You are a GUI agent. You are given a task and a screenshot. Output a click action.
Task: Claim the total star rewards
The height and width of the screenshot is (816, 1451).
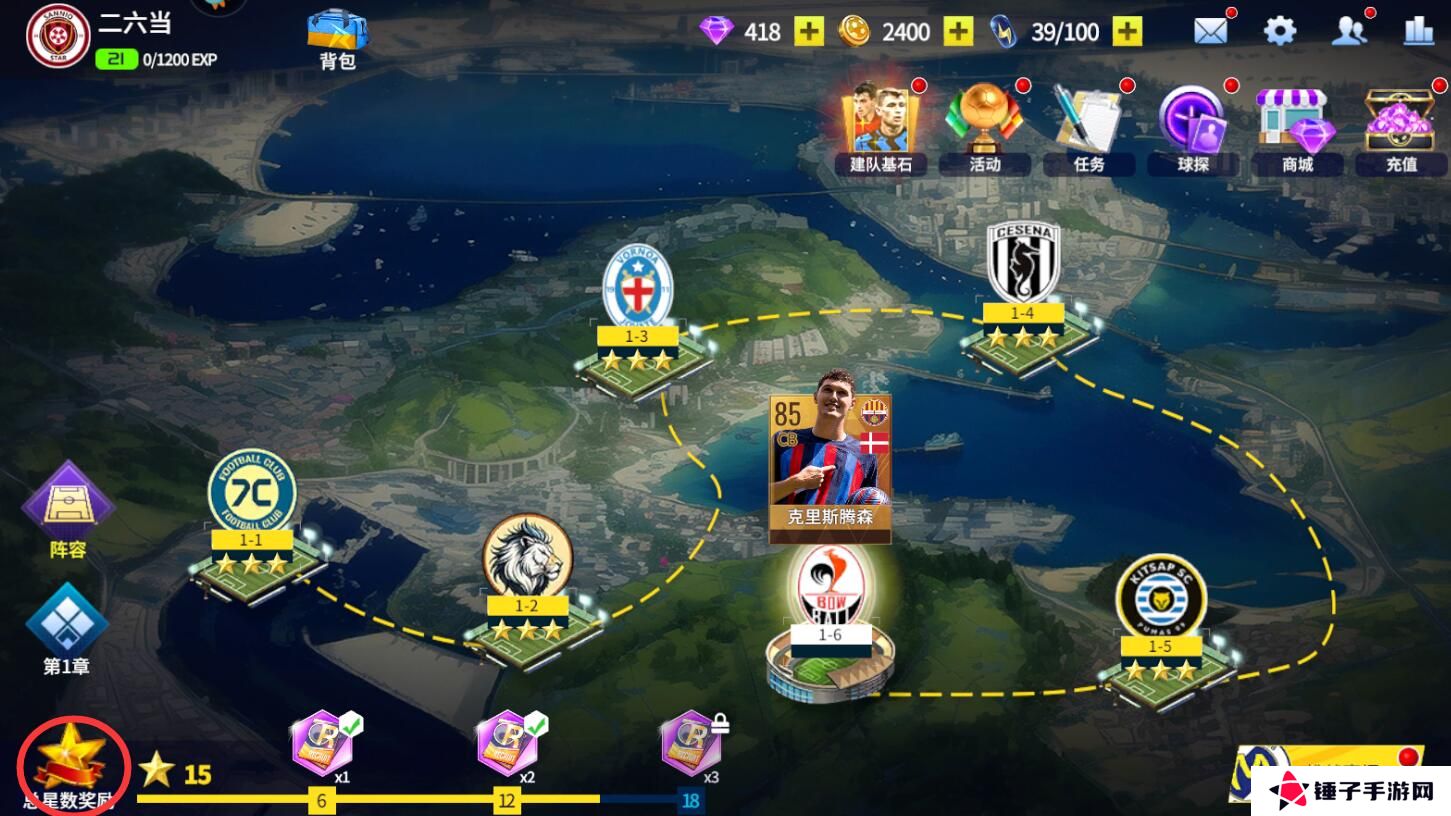pyautogui.click(x=73, y=766)
